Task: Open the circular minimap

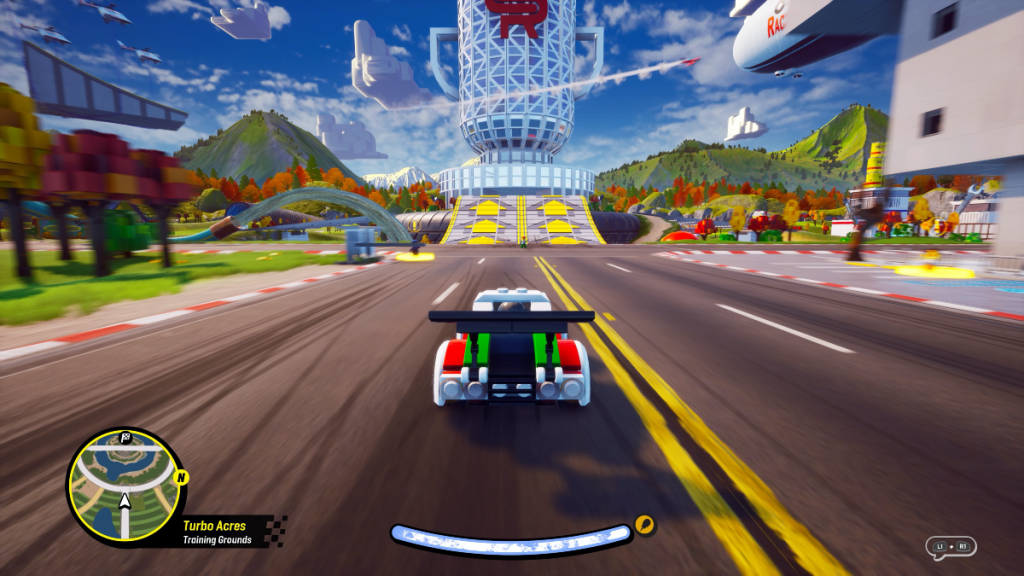Action: tap(124, 486)
